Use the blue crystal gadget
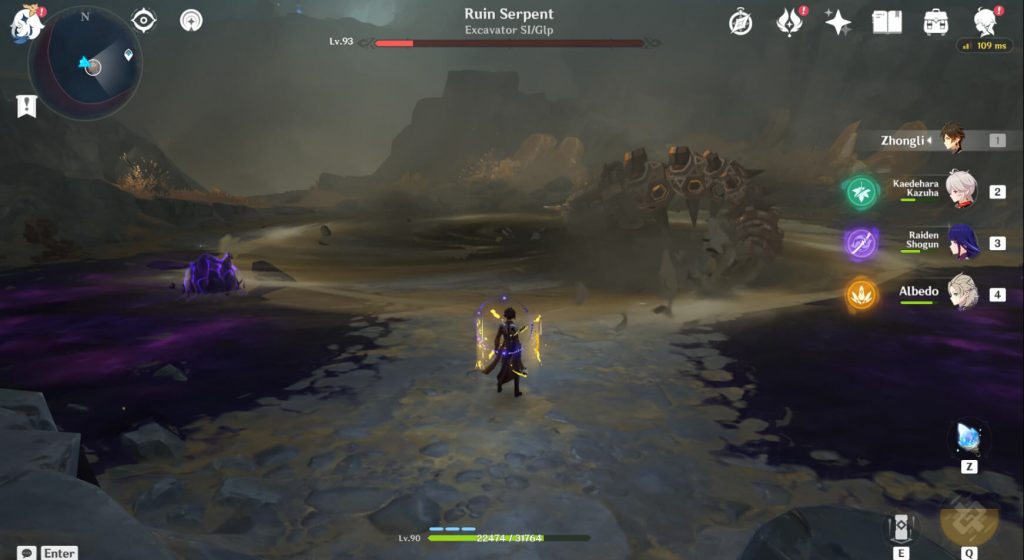The width and height of the screenshot is (1024, 560). coord(968,438)
